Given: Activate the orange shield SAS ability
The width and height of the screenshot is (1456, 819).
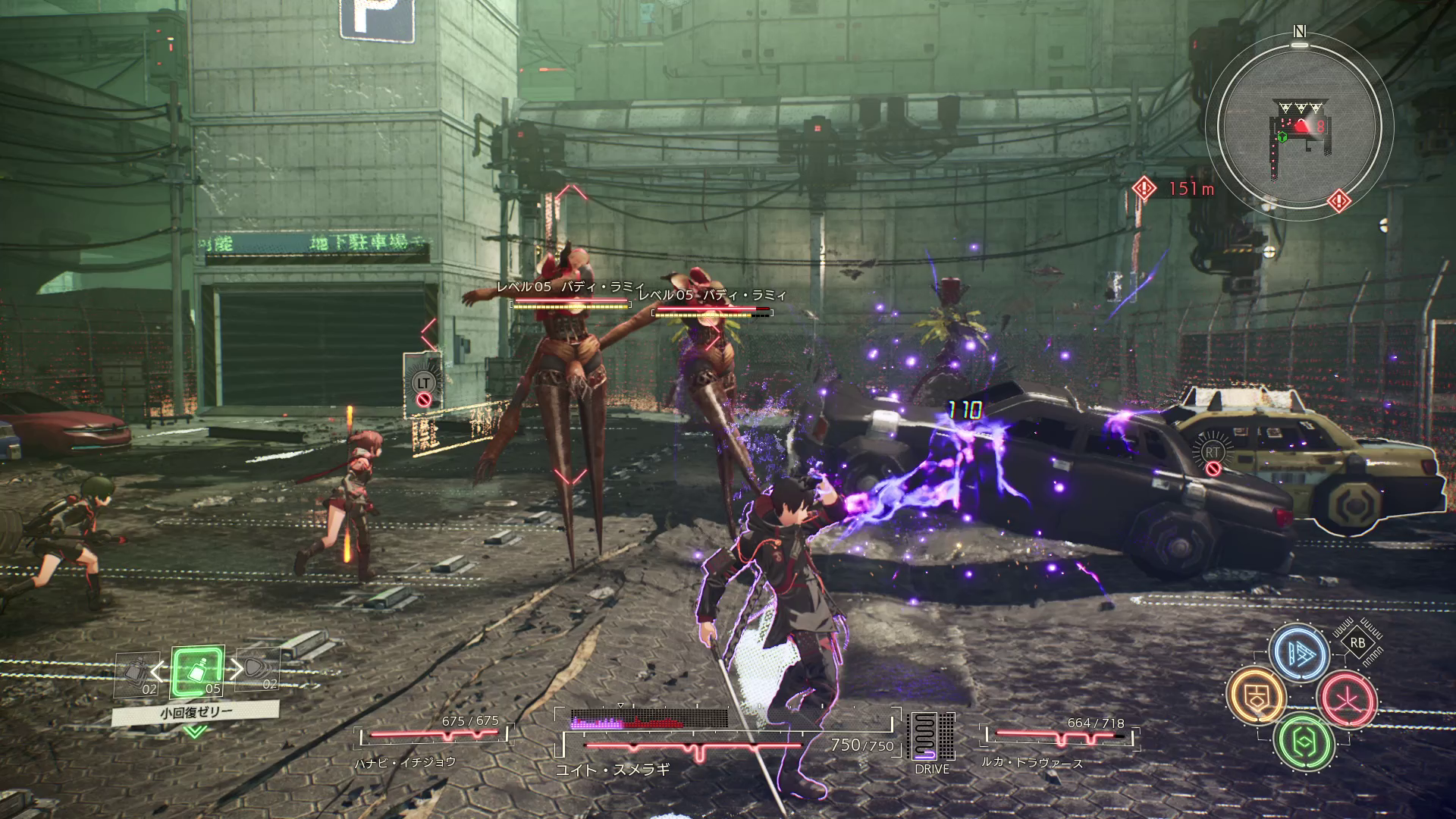Looking at the screenshot, I should coord(1257,695).
